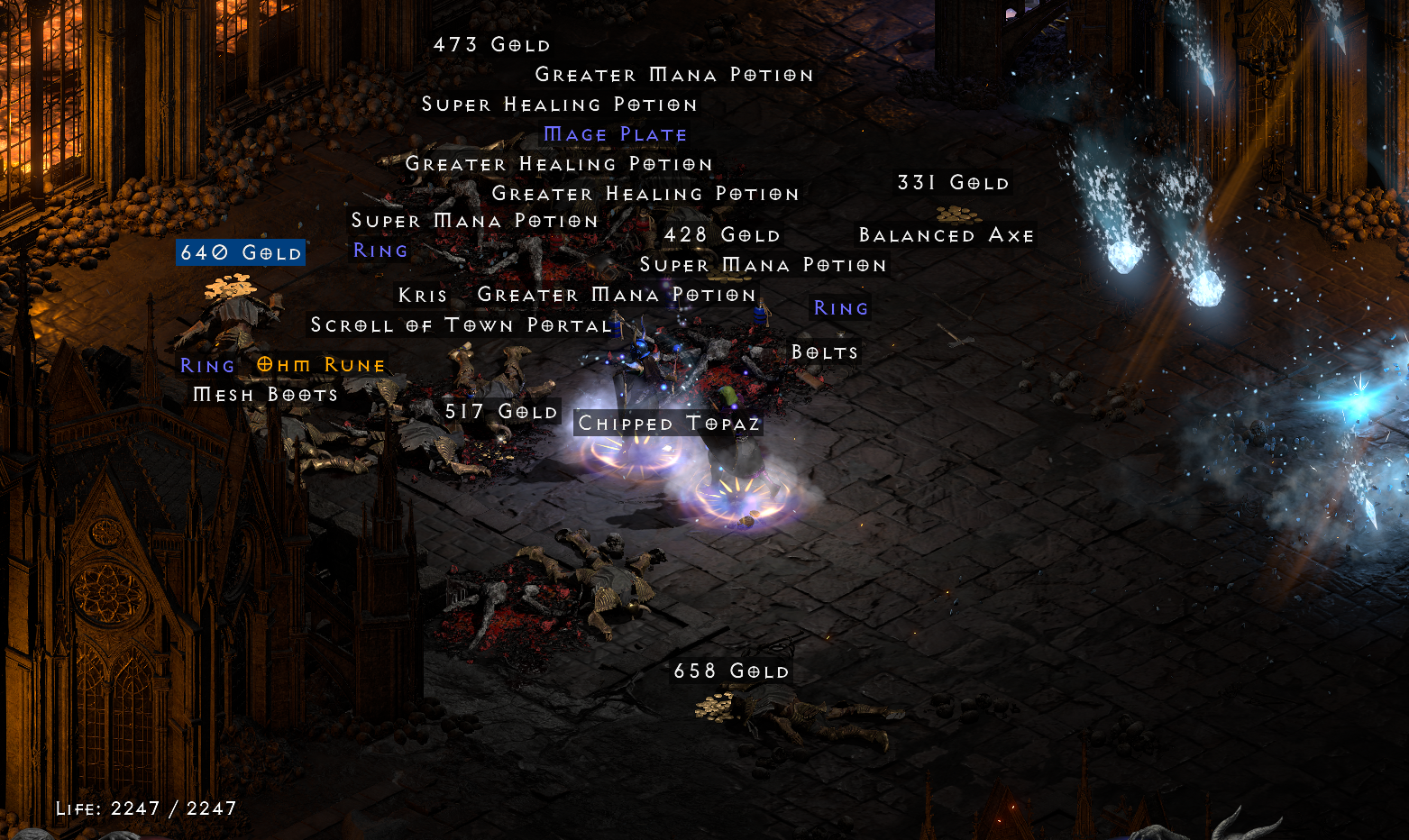Grab the Chipped Topaz gem
This screenshot has width=1409, height=840.
[x=667, y=423]
